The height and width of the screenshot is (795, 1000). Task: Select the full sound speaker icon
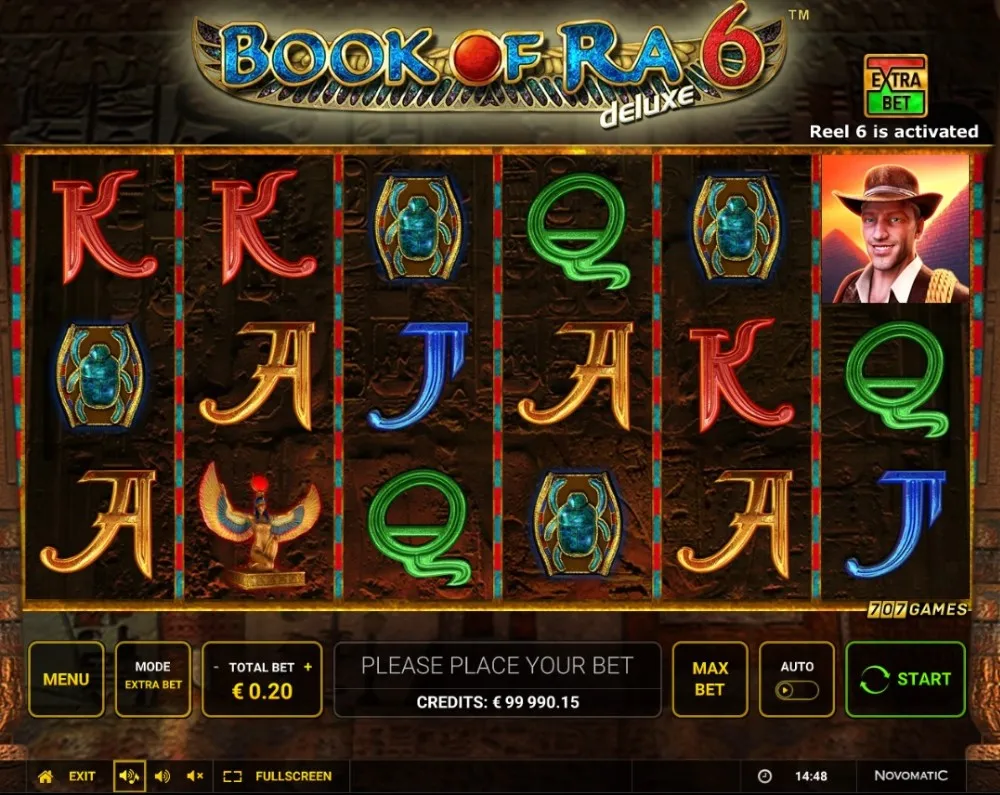click(x=129, y=776)
